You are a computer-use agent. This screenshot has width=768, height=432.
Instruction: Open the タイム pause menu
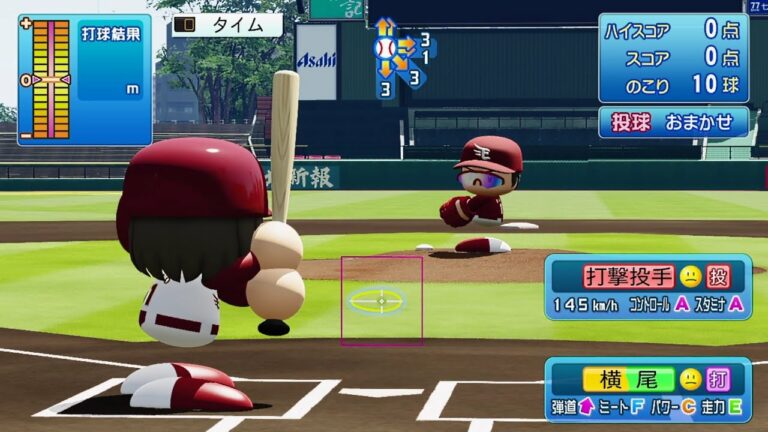227,25
